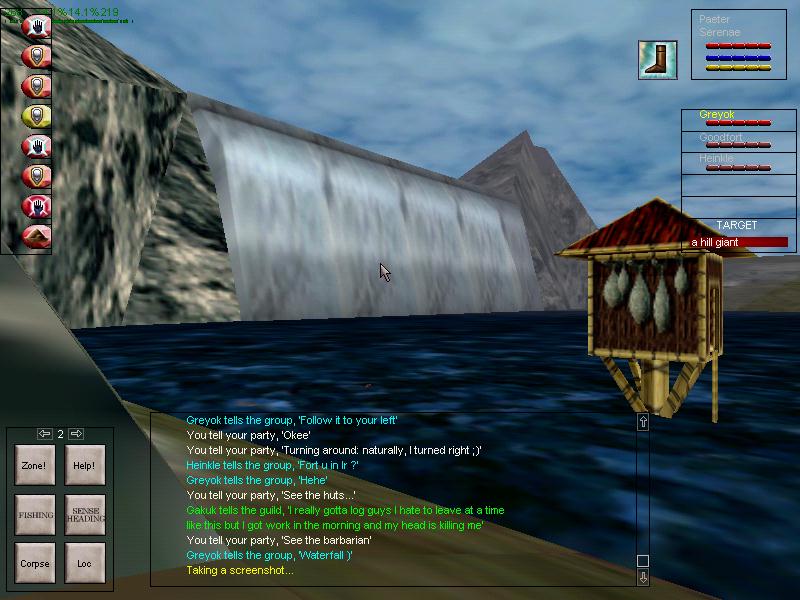Activate the Help! hotbar button
The image size is (800, 600).
(x=84, y=465)
